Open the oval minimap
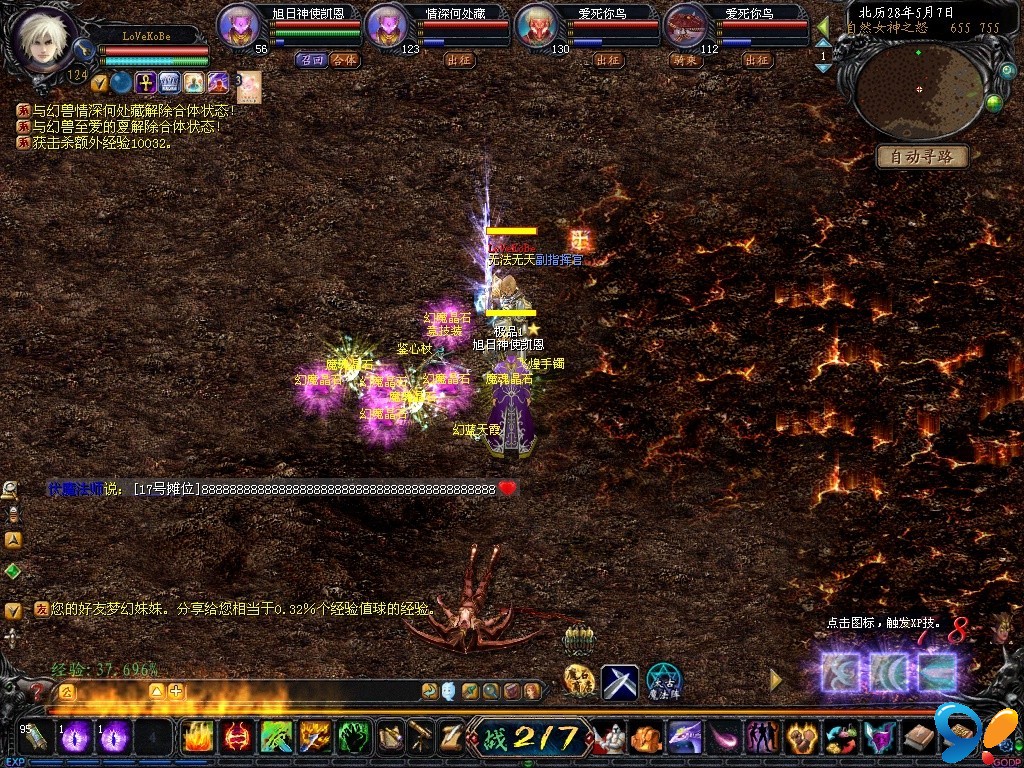The height and width of the screenshot is (768, 1024). [919, 90]
